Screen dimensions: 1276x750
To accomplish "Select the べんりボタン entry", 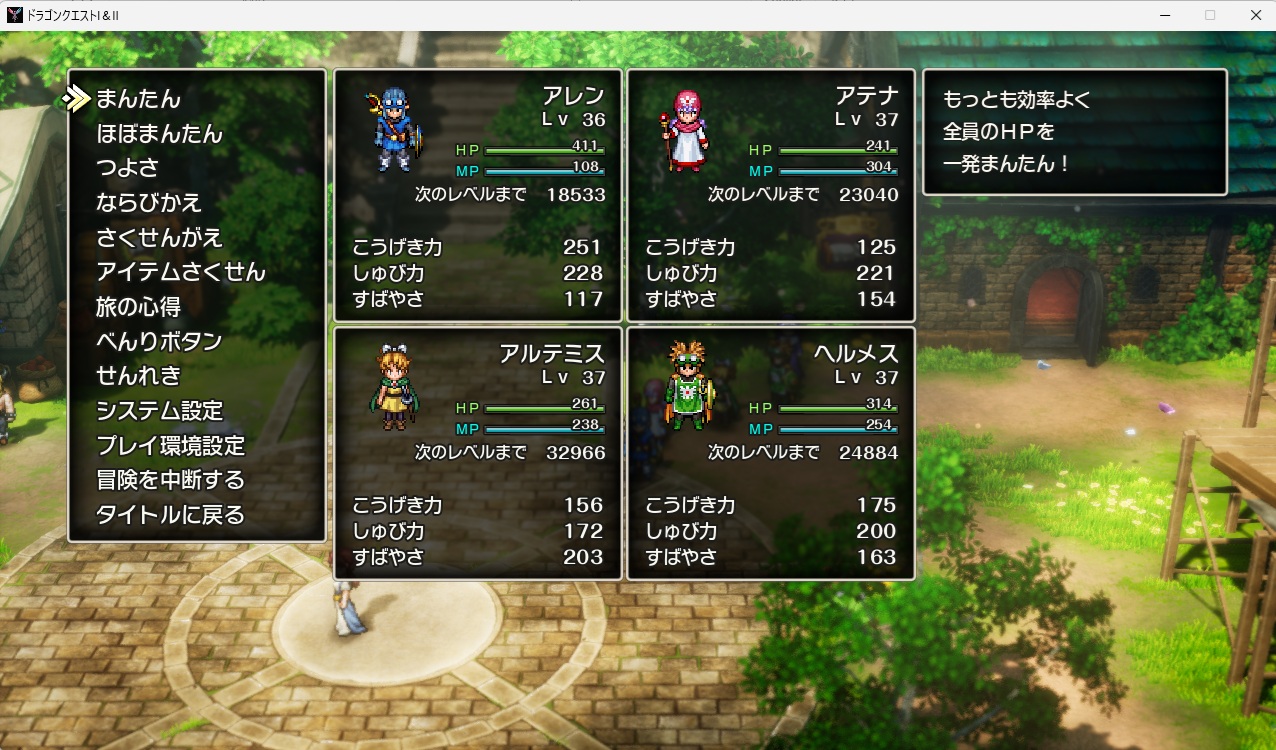I will (x=159, y=341).
